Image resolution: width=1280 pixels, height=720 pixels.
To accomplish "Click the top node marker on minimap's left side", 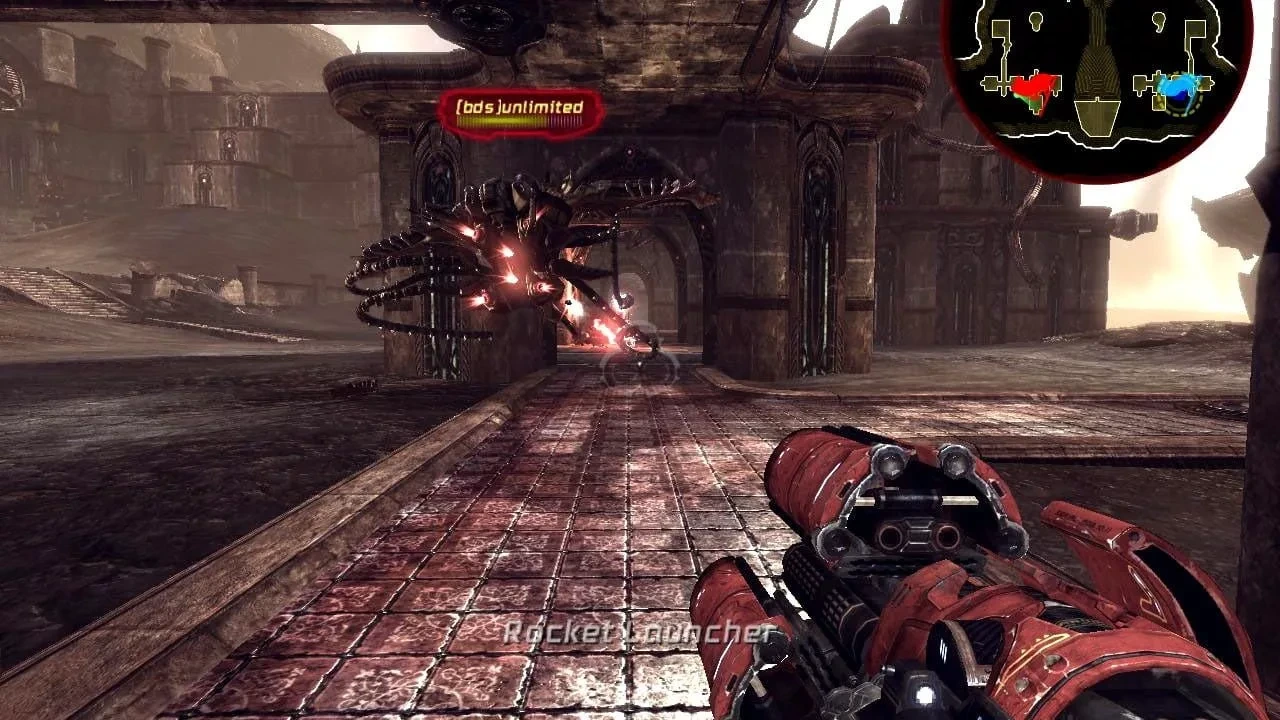I will click(1036, 22).
